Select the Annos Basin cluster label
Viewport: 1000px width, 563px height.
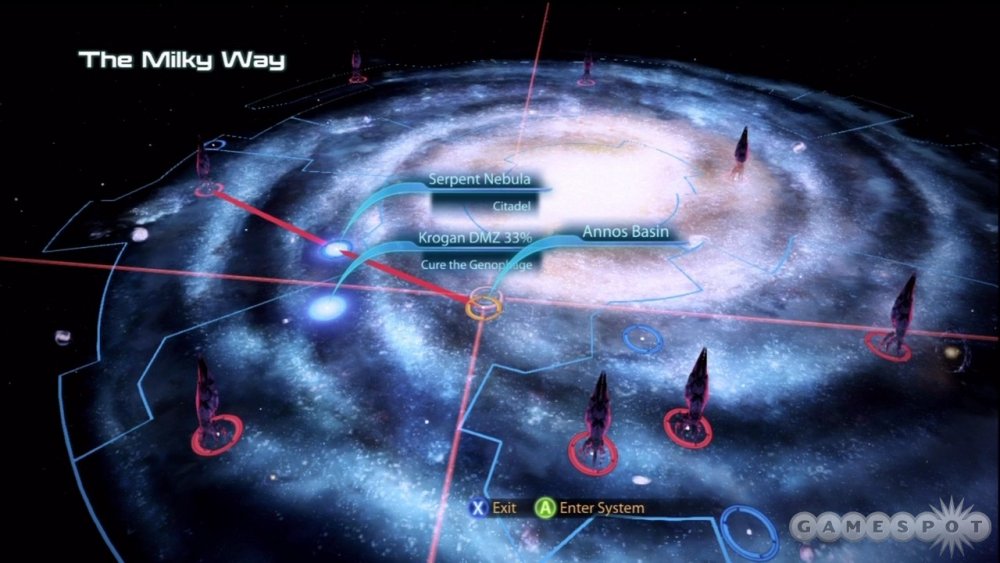(625, 233)
